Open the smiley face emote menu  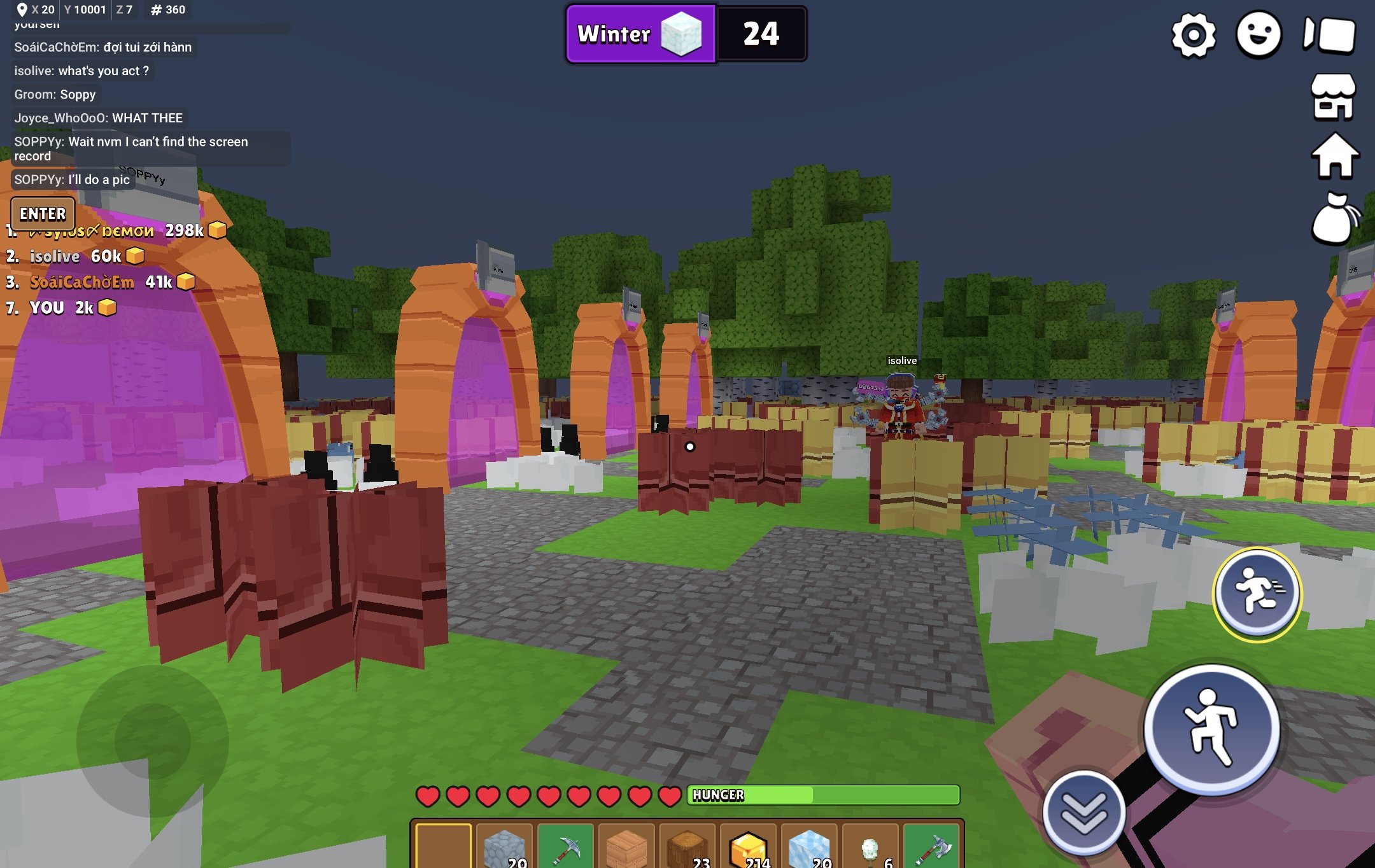1259,35
